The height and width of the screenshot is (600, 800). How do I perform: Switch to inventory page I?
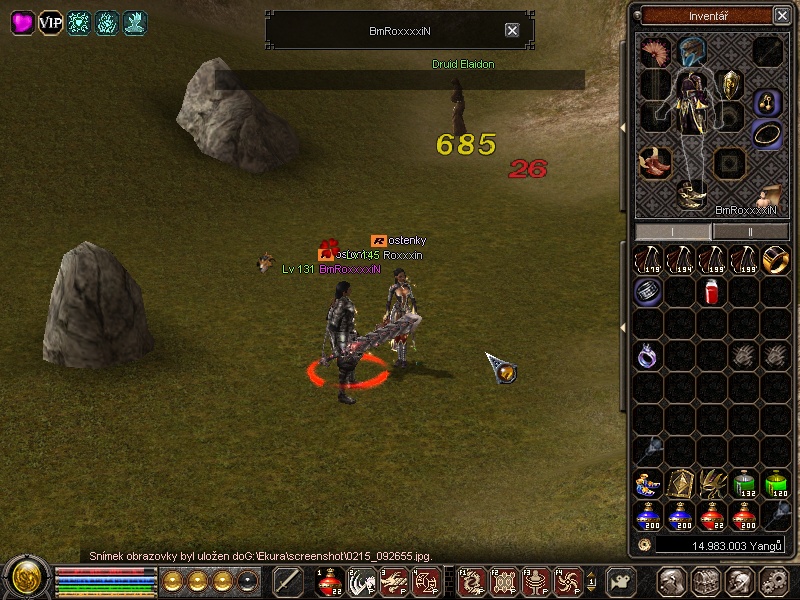[673, 231]
